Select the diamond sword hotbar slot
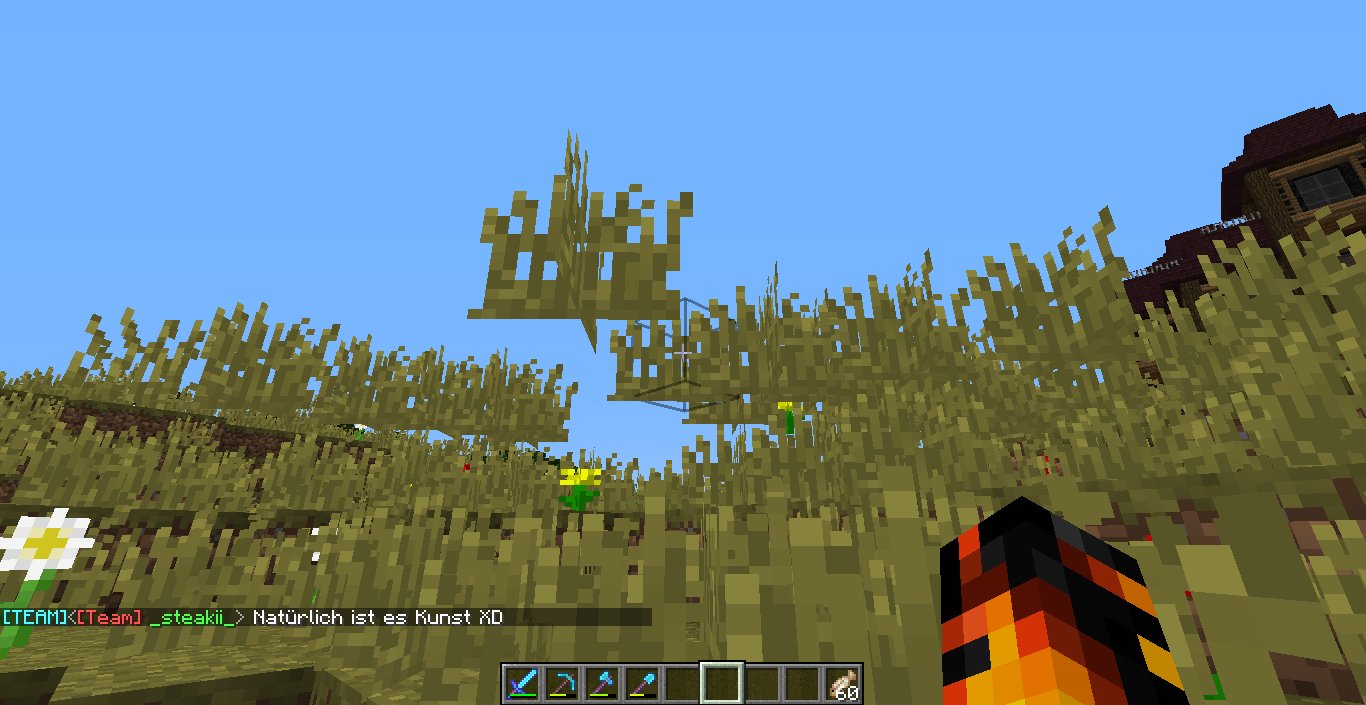The width and height of the screenshot is (1366, 705). (x=523, y=684)
